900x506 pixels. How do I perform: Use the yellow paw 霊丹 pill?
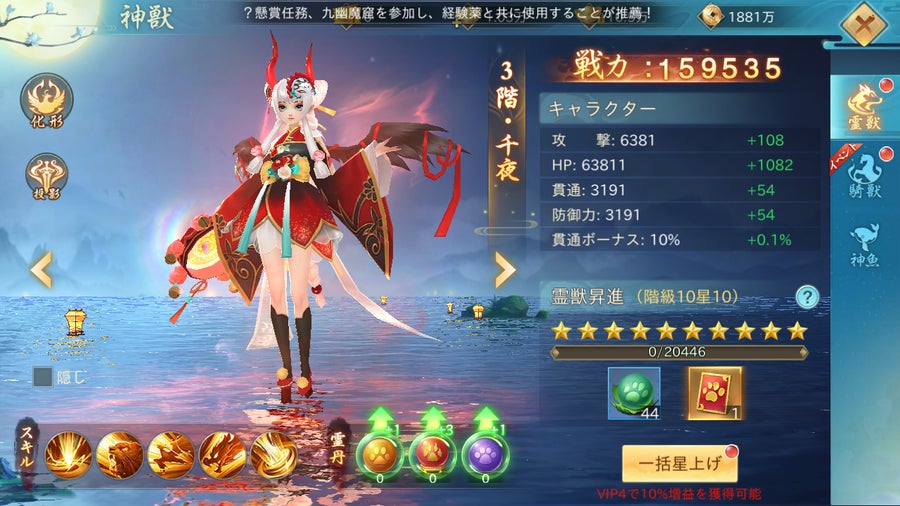point(380,453)
